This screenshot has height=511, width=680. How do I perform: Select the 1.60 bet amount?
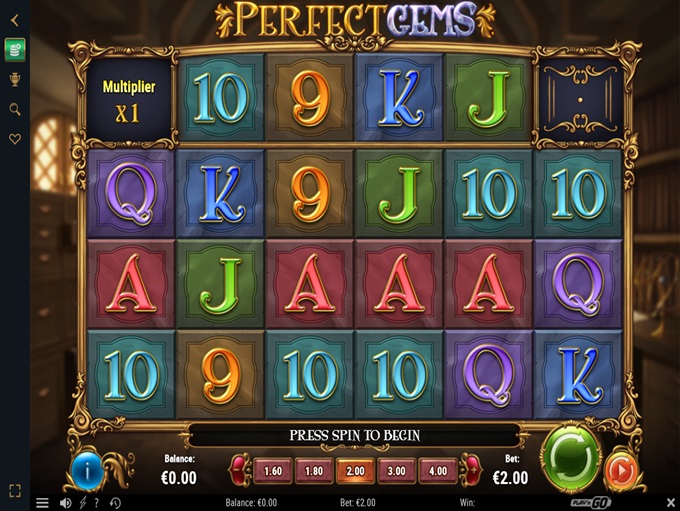pos(272,470)
